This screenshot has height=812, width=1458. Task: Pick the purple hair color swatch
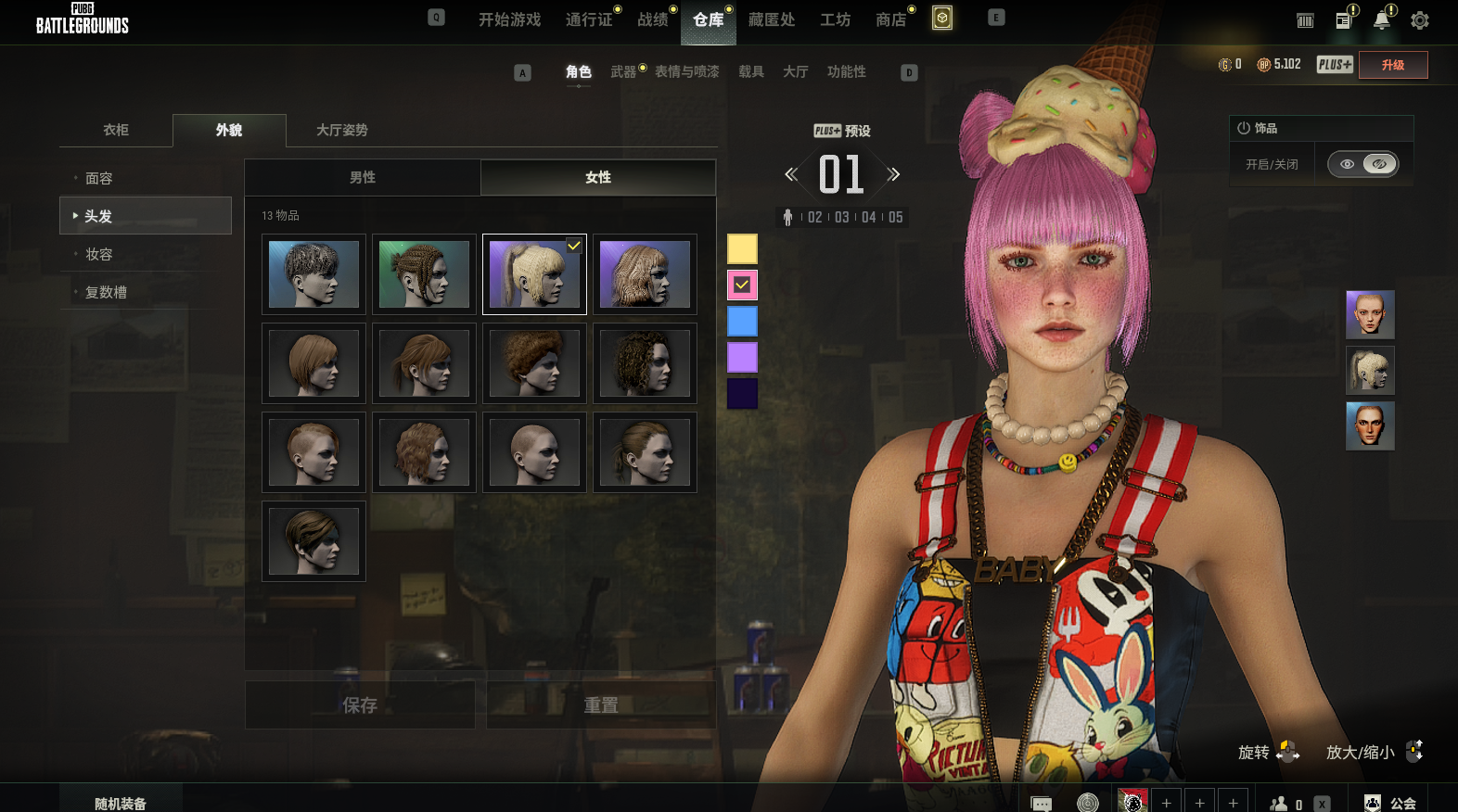click(x=742, y=357)
